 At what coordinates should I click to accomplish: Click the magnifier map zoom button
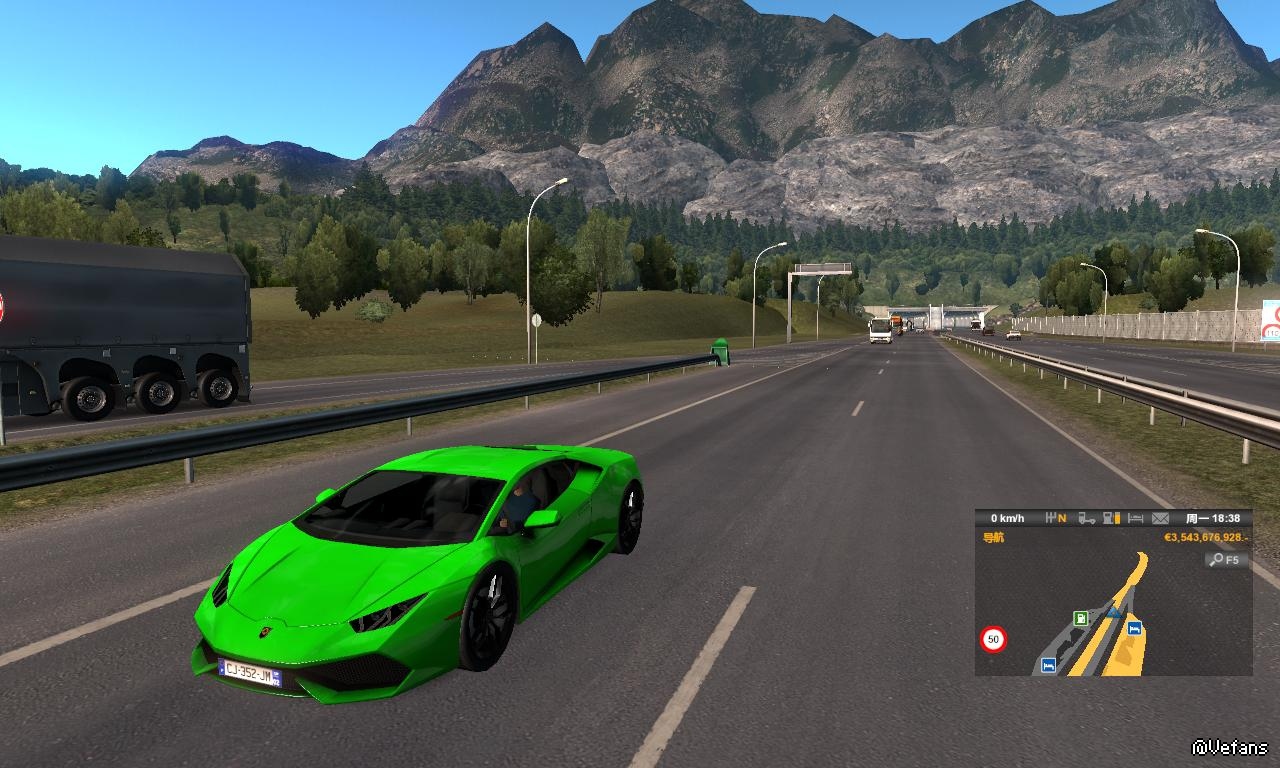click(1225, 560)
